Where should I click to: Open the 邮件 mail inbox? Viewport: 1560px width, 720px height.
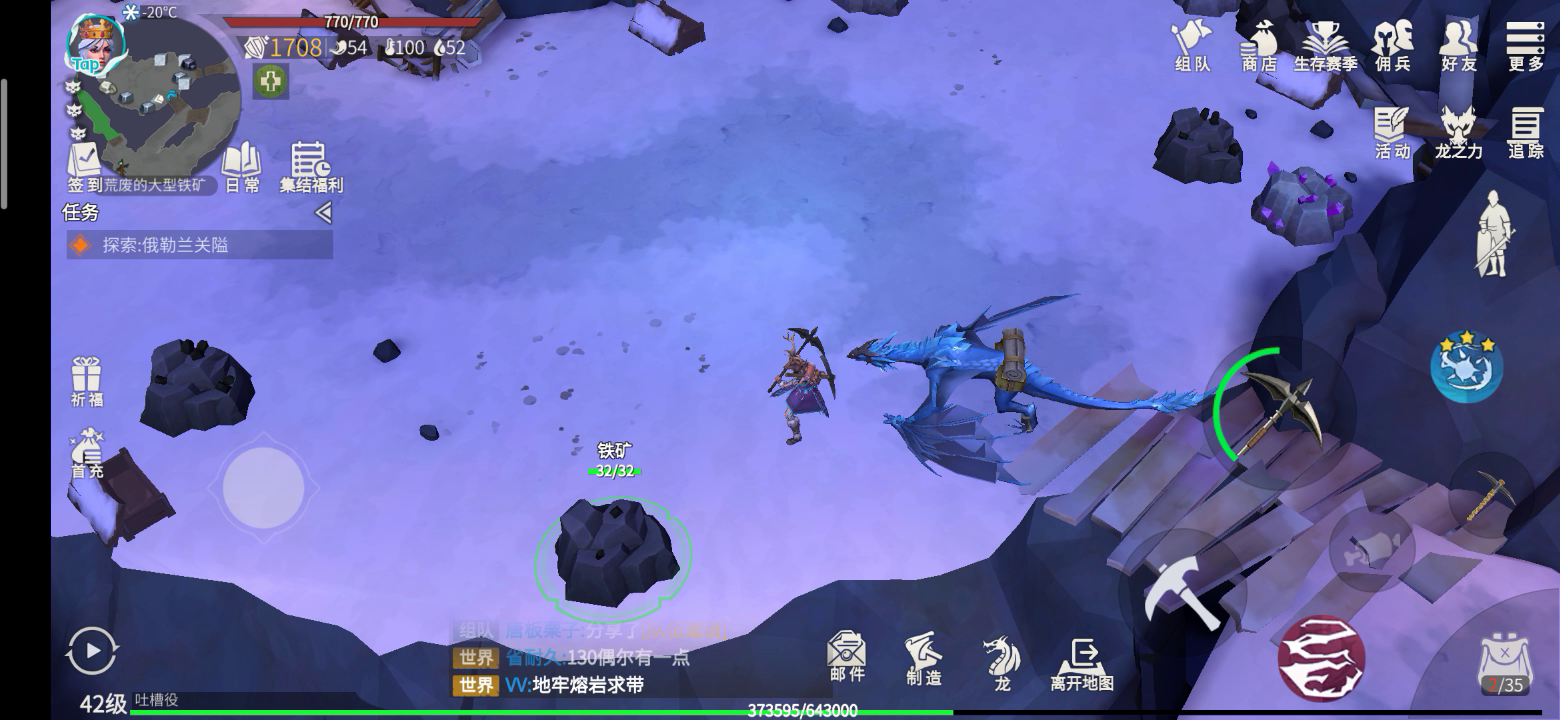[846, 657]
